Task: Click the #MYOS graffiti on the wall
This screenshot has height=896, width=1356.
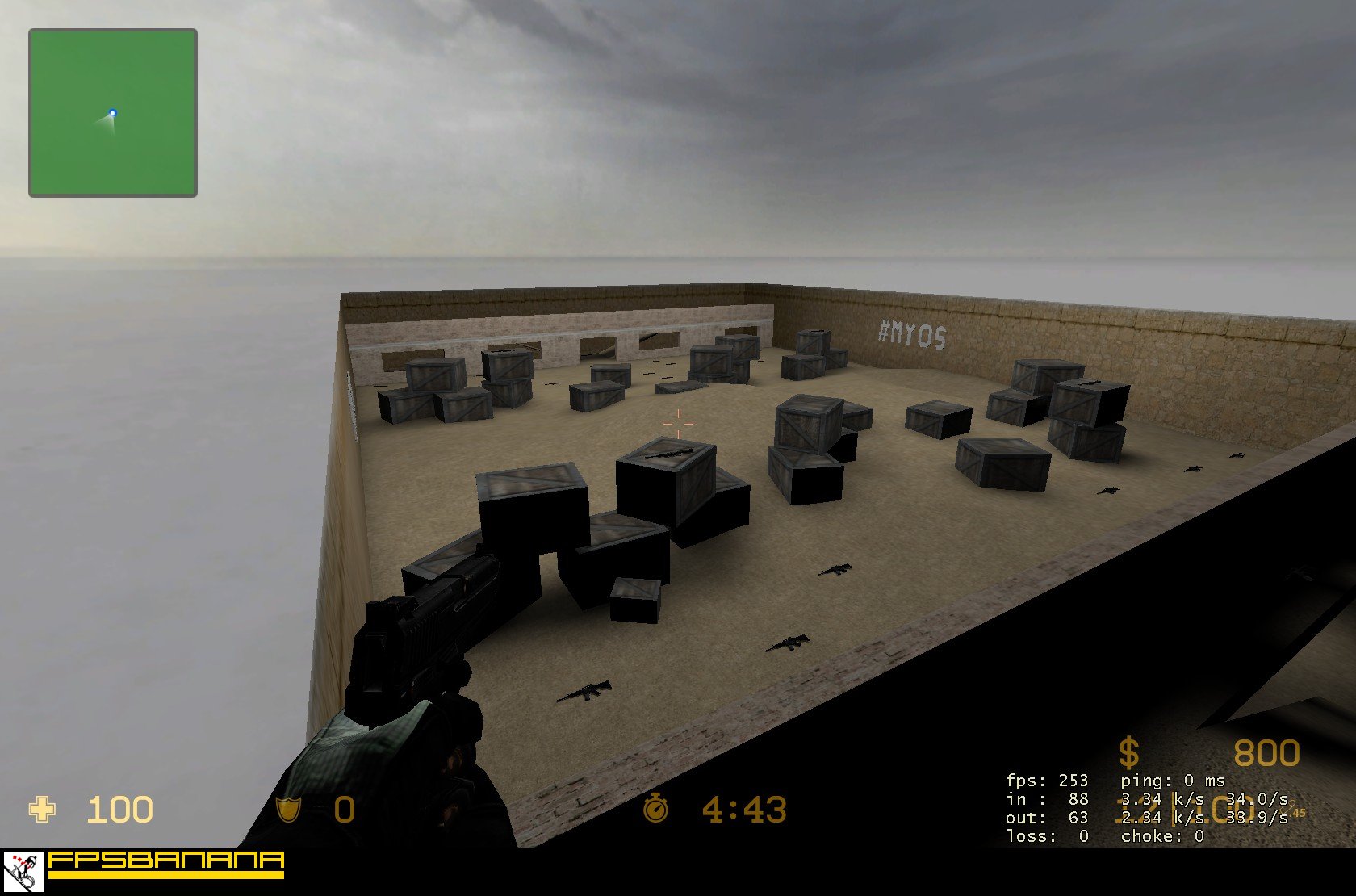Action: [x=911, y=333]
